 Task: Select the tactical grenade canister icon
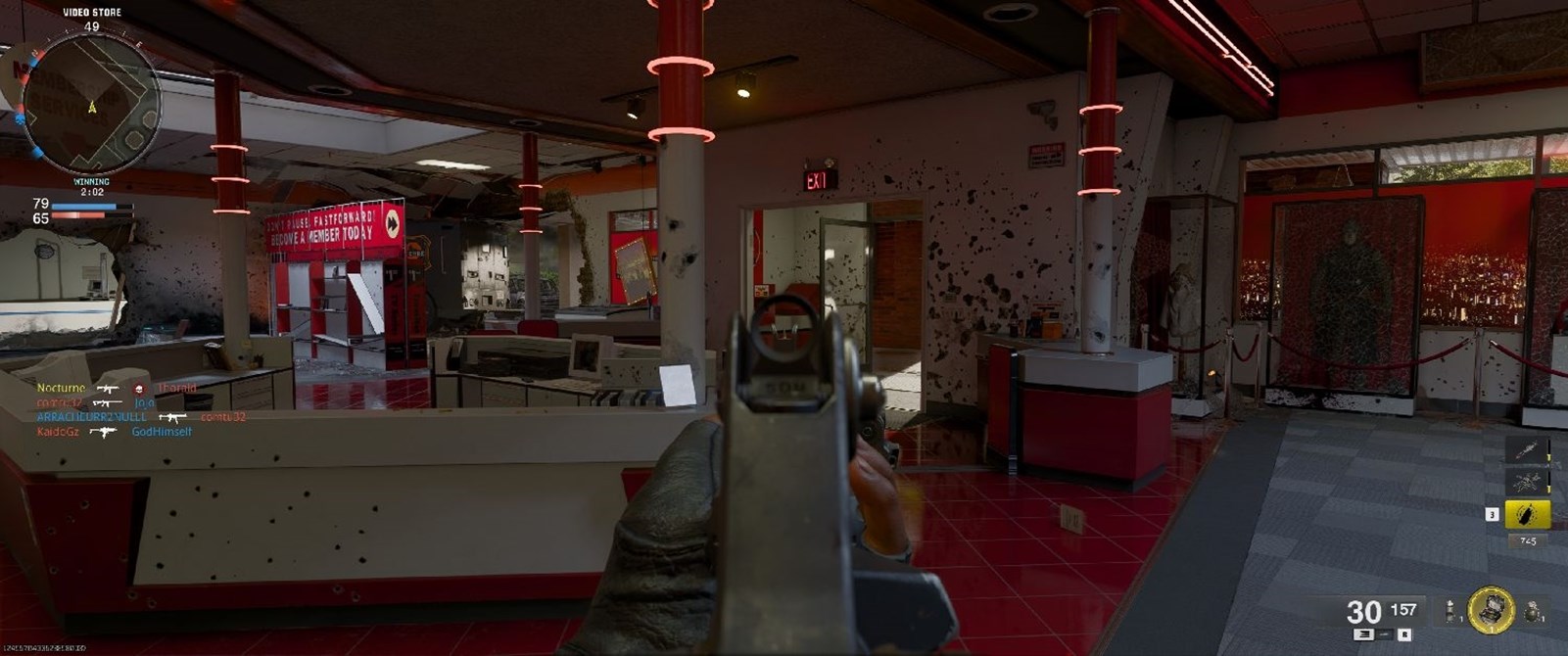click(x=1449, y=612)
